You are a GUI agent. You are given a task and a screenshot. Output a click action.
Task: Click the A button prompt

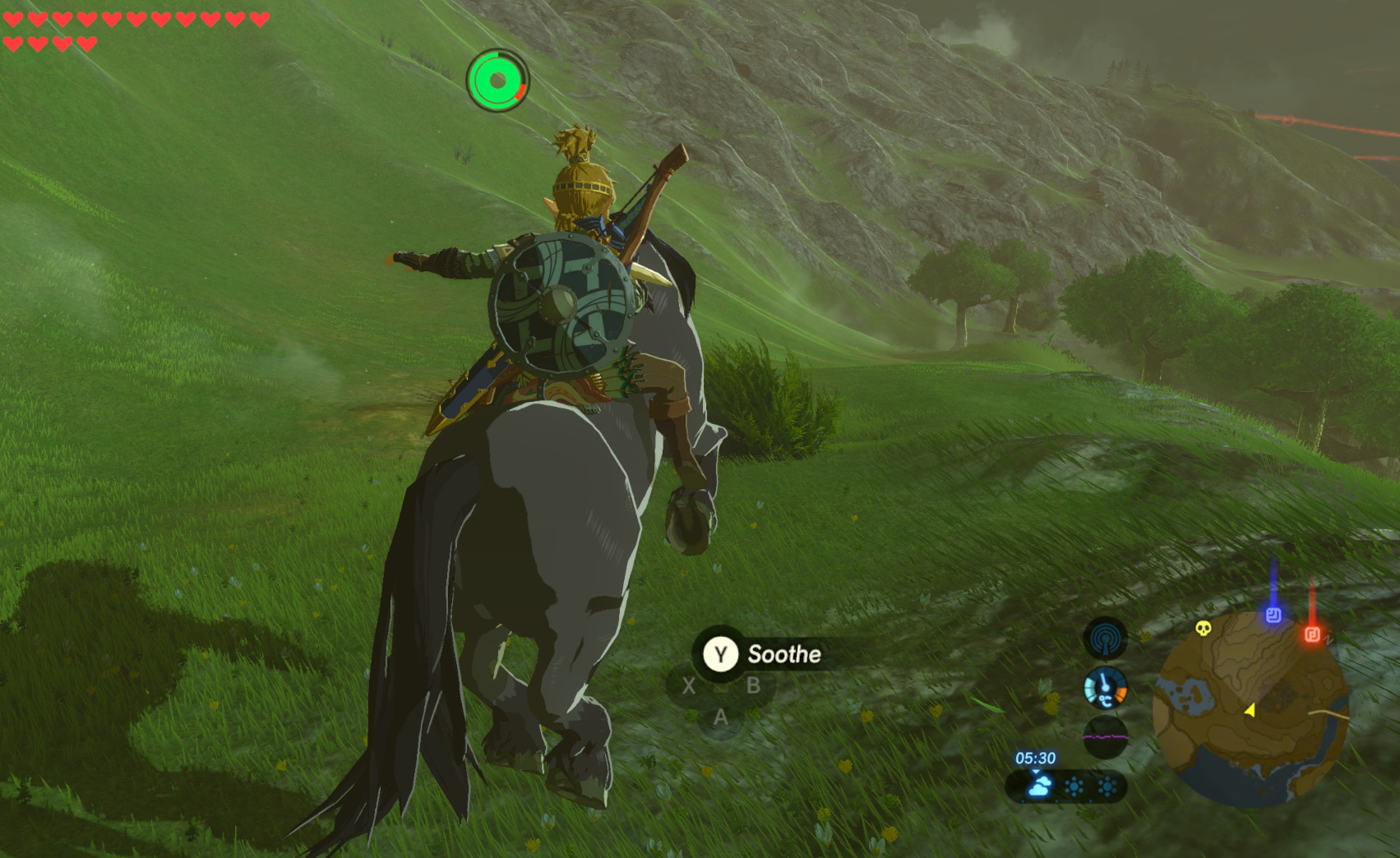pyautogui.click(x=721, y=718)
